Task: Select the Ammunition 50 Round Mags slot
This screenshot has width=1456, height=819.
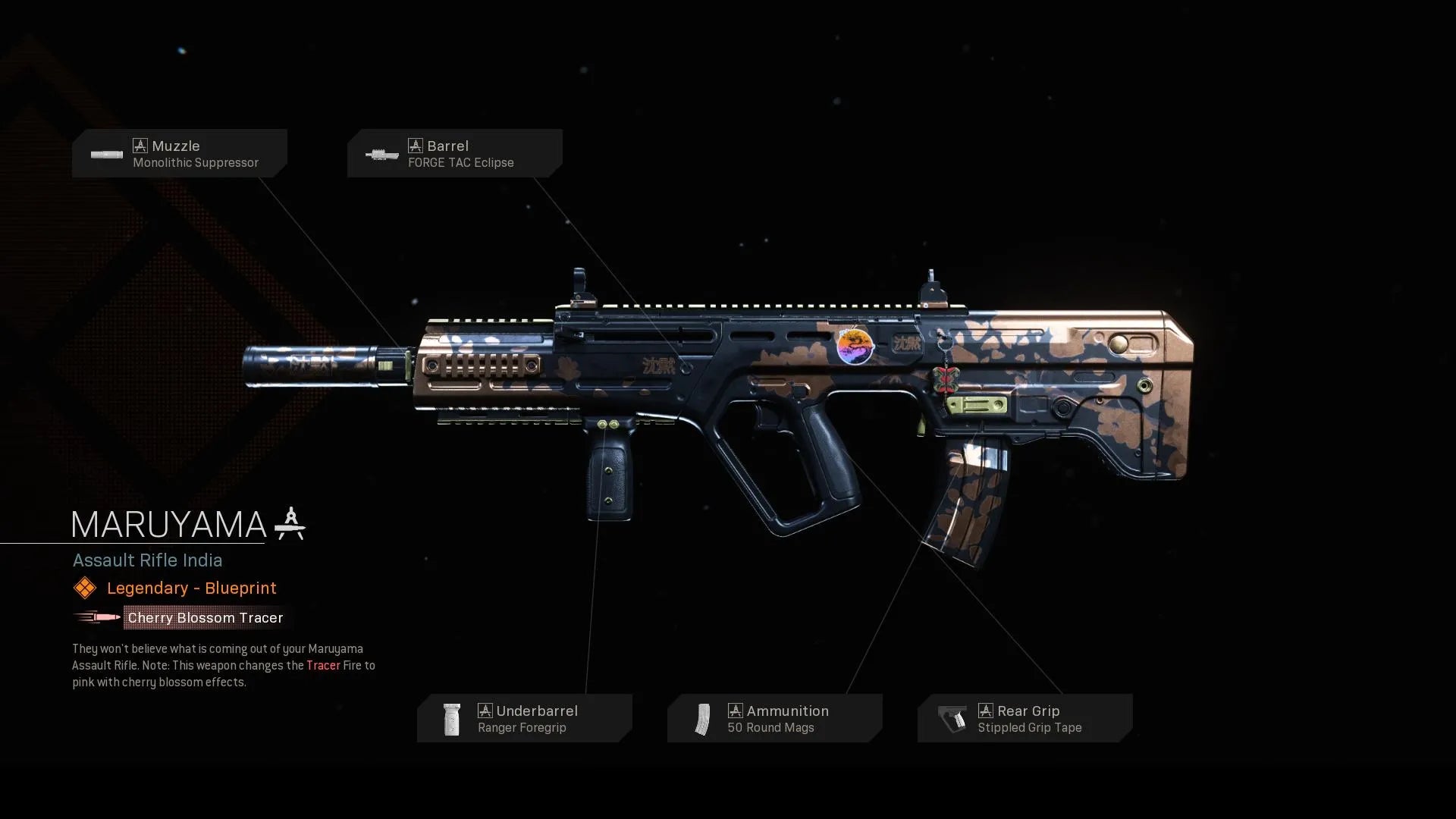Action: click(x=775, y=718)
